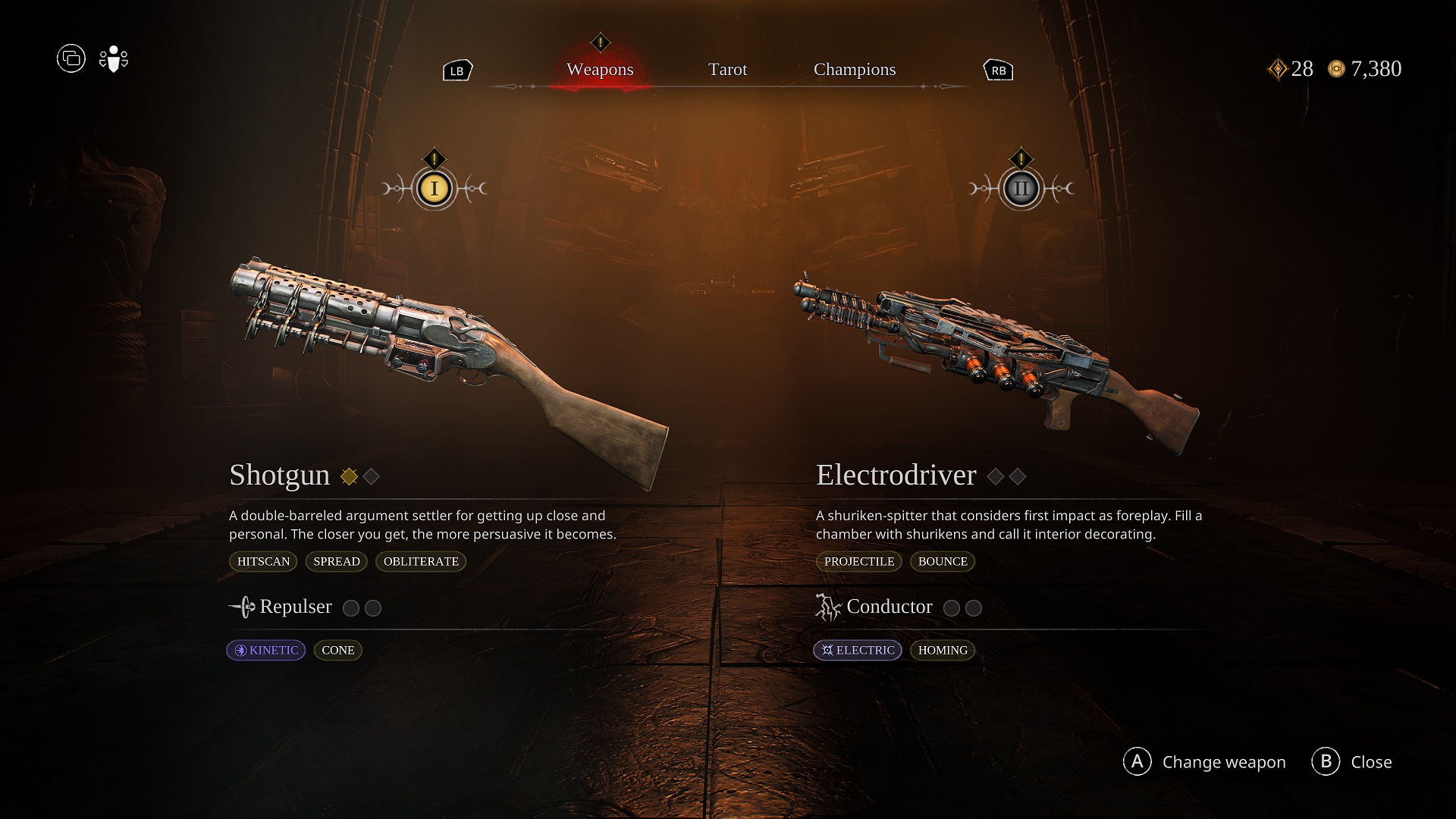Open the Conductor ability entry
The height and width of the screenshot is (819, 1456).
889,607
